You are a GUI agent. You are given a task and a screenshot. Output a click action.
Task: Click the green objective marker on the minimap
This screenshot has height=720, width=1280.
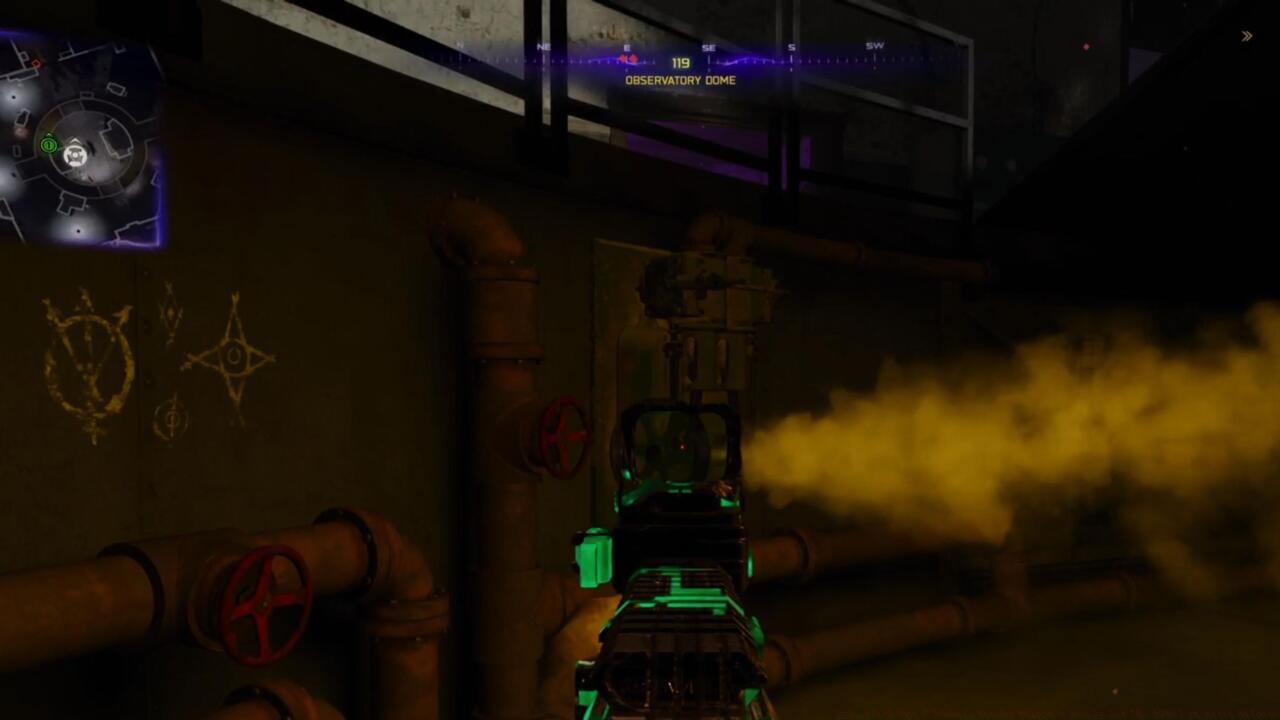pyautogui.click(x=47, y=145)
